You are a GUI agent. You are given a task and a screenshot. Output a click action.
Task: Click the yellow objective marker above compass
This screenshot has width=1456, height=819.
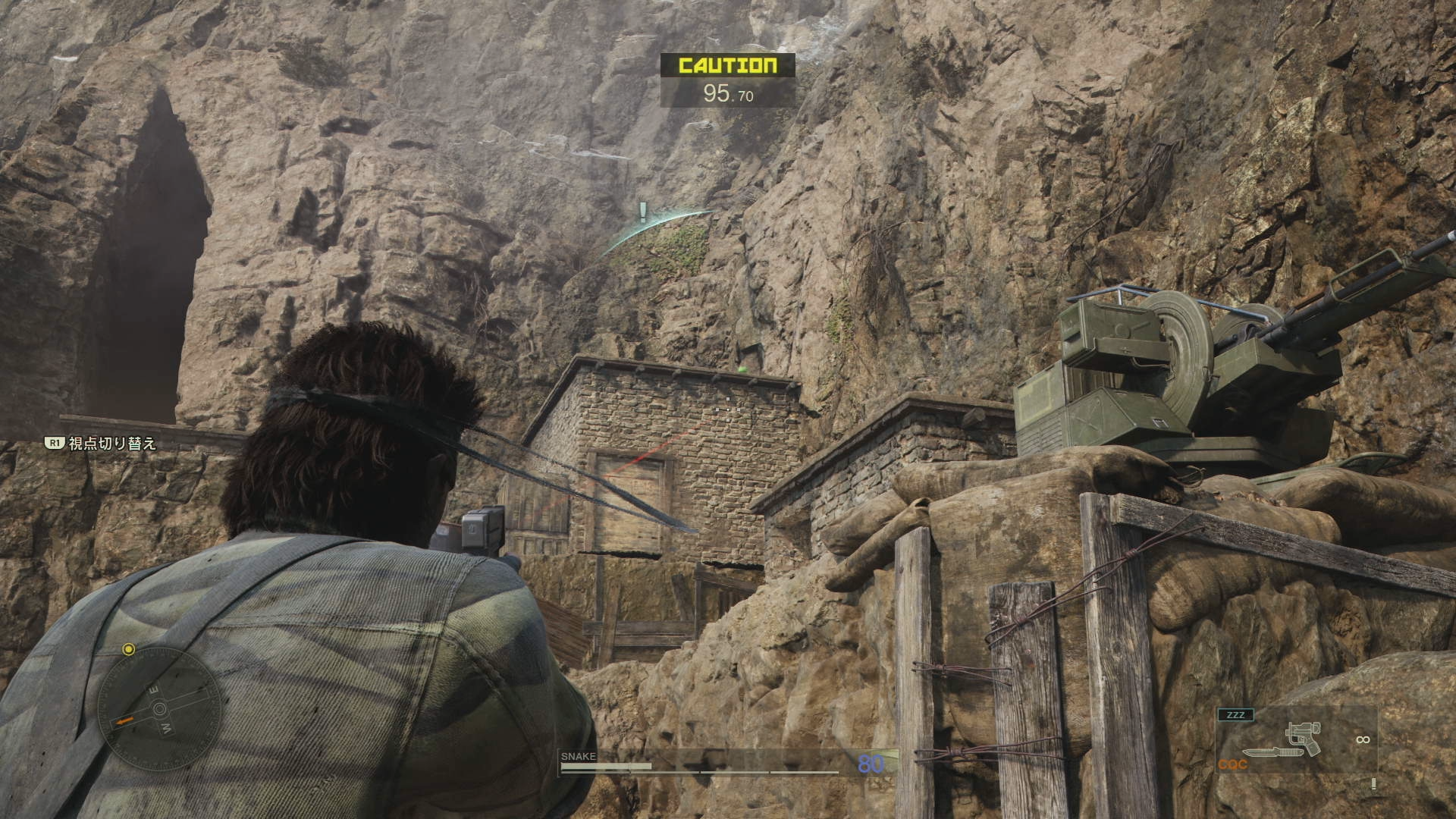click(129, 649)
